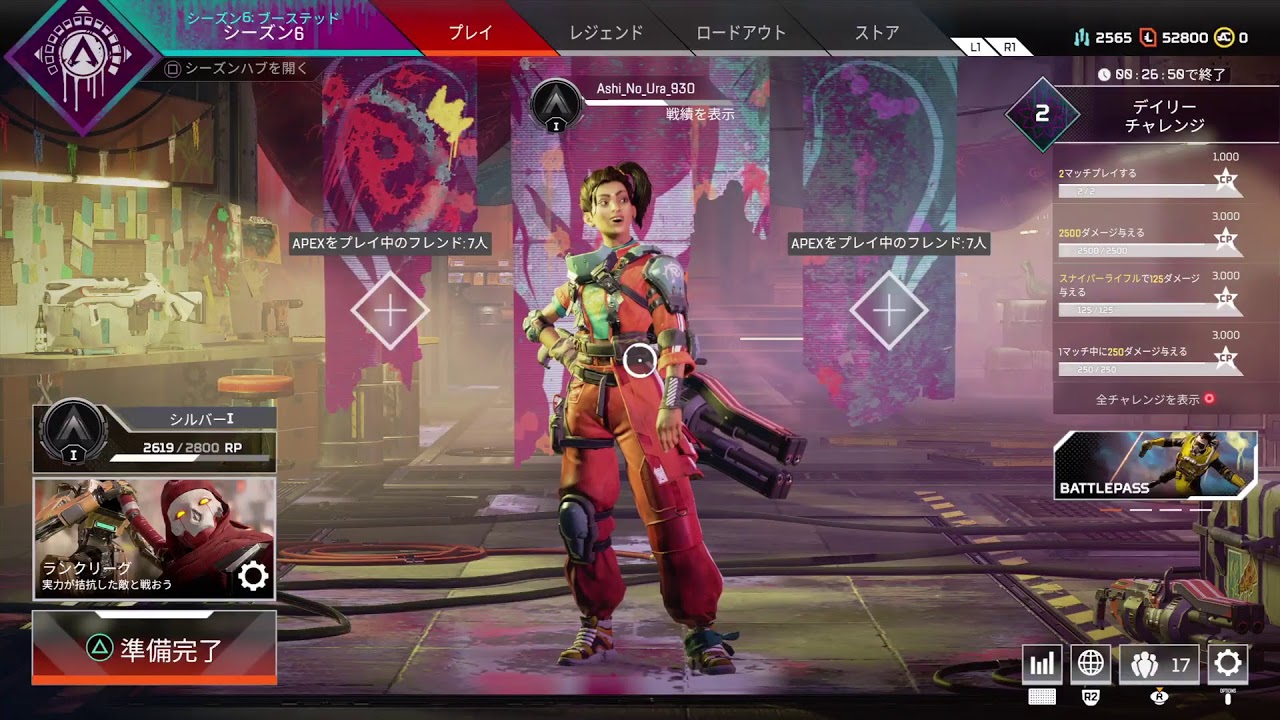The image size is (1280, 720).
Task: Choose the ランクリーグ game mode tile
Action: 155,539
